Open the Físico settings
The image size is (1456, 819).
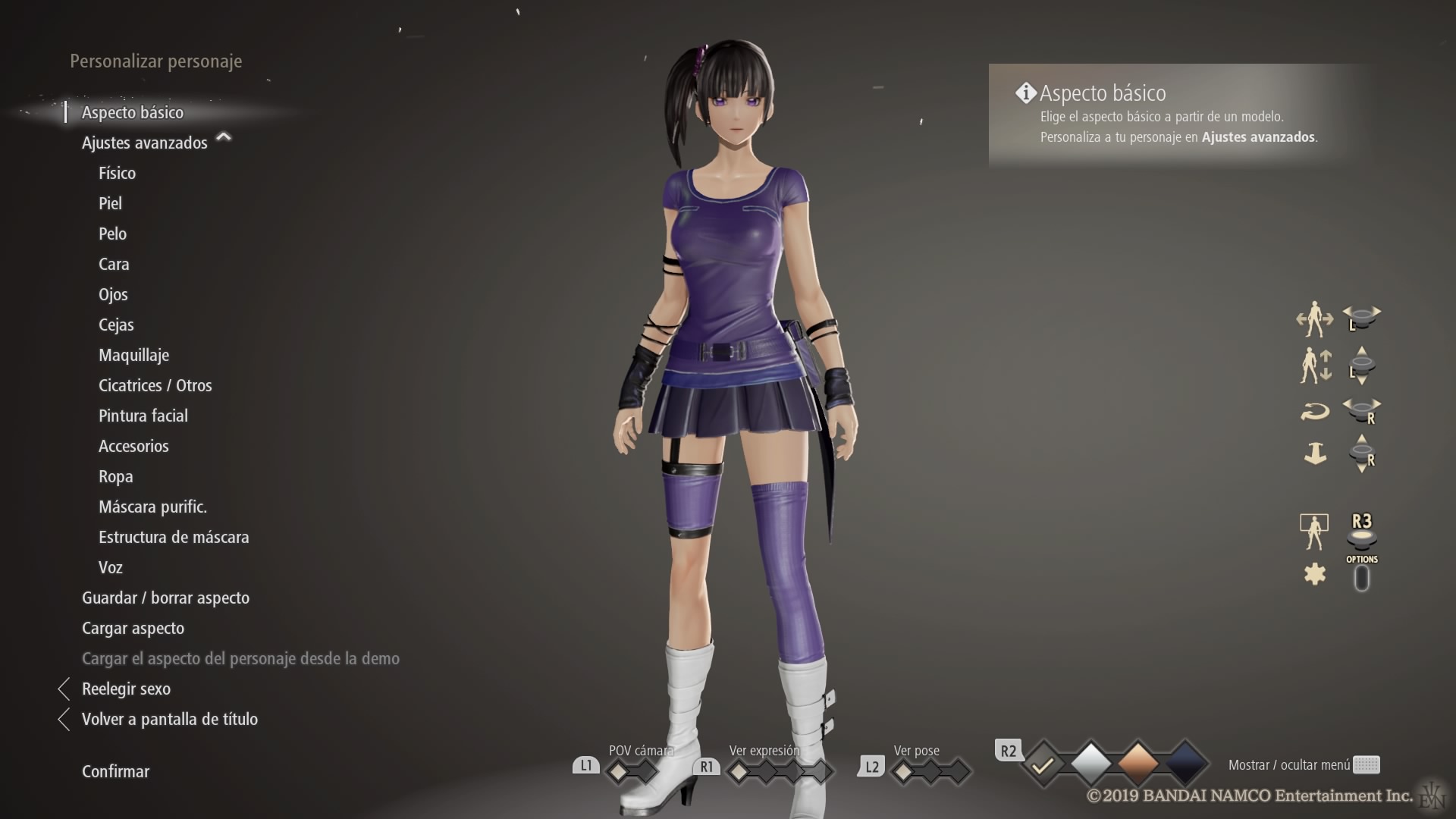pos(117,173)
